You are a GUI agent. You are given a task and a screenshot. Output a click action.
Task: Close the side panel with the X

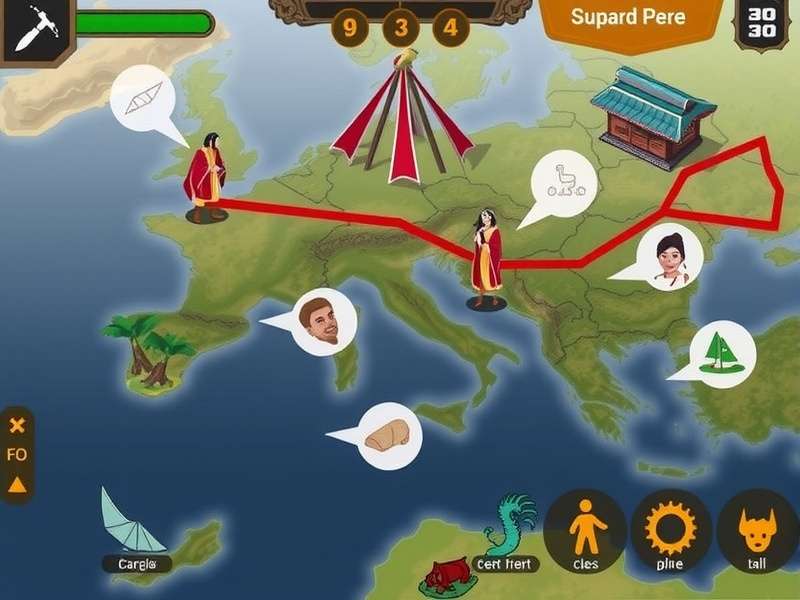click(x=16, y=425)
